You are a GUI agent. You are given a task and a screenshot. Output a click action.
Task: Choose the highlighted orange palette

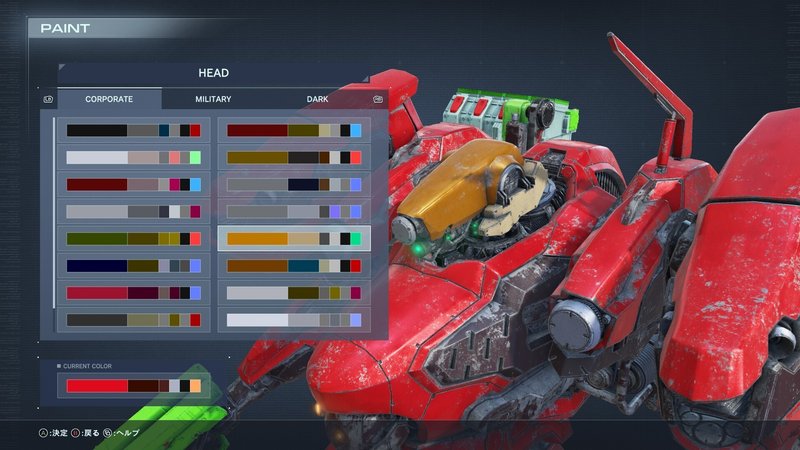pos(294,238)
